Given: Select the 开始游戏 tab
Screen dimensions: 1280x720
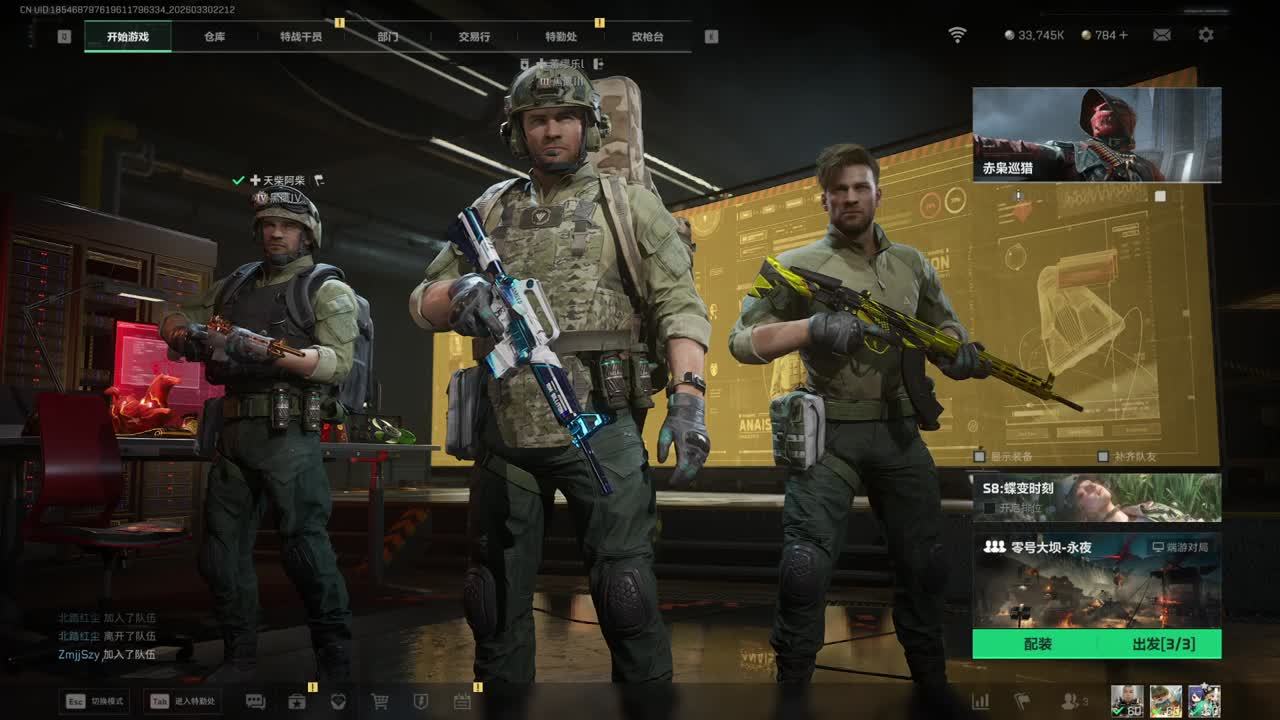Looking at the screenshot, I should 128,37.
